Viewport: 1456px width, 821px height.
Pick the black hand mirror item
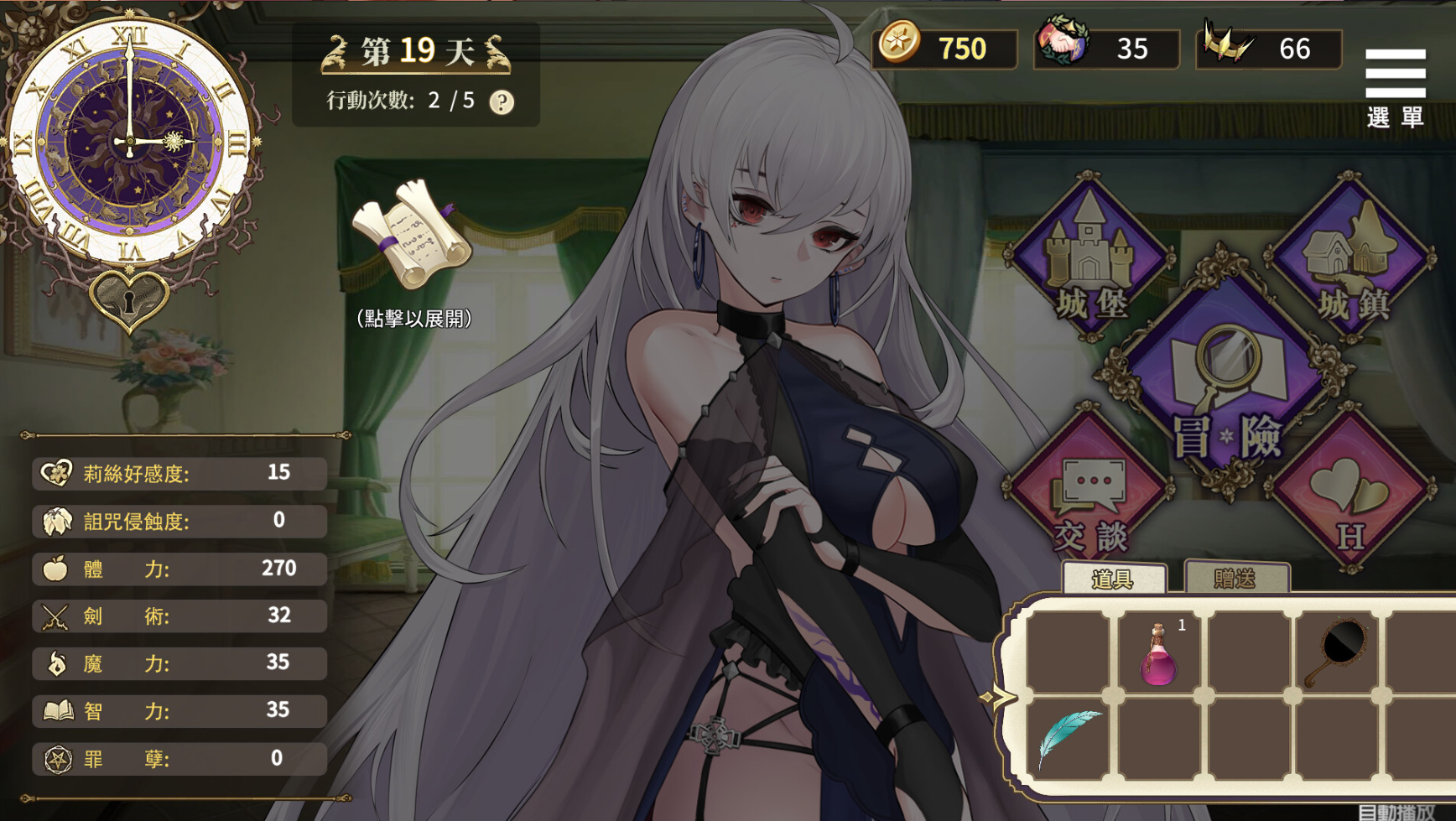pyautogui.click(x=1339, y=652)
